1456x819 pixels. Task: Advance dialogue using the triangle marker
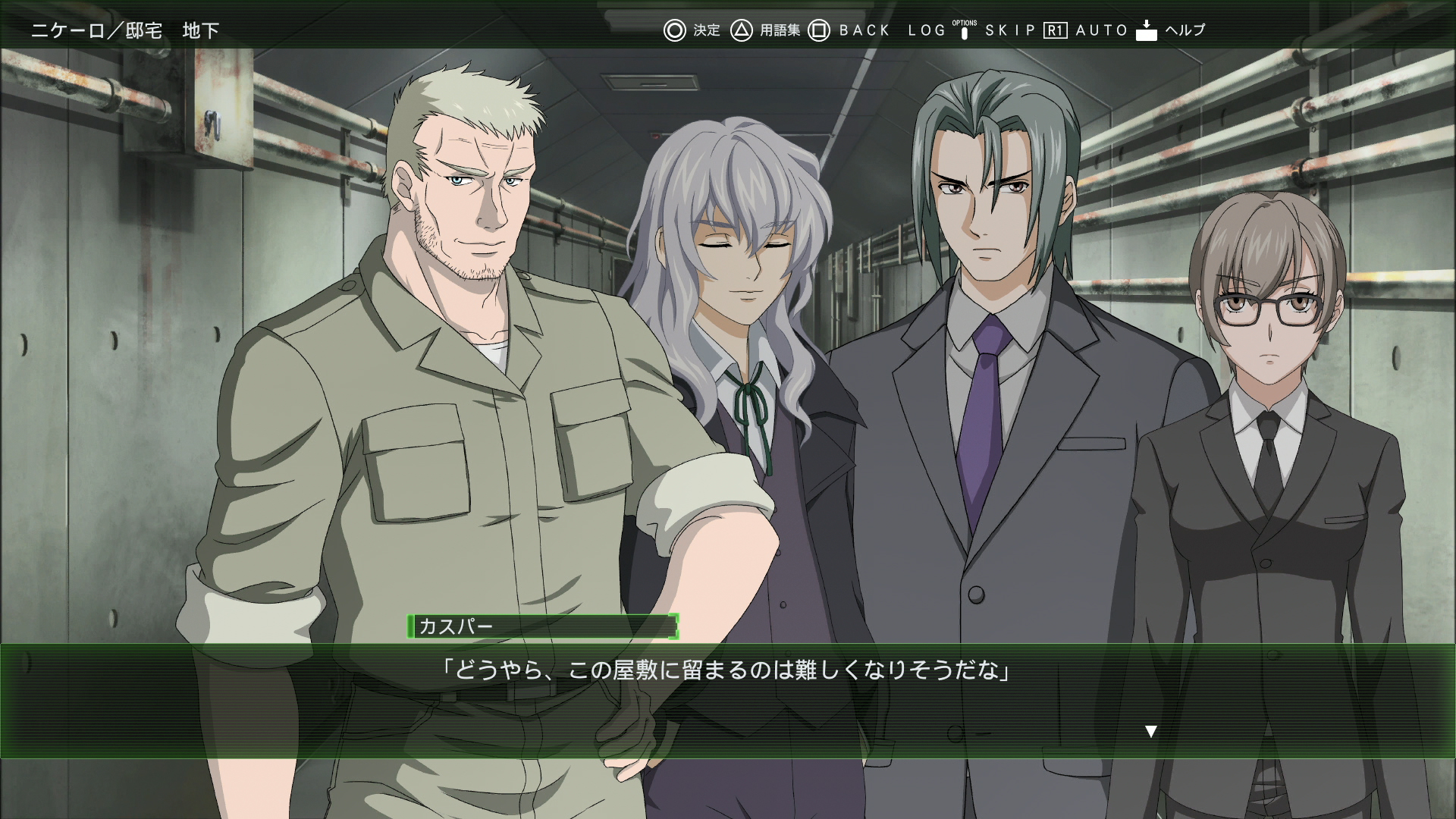tap(1150, 731)
